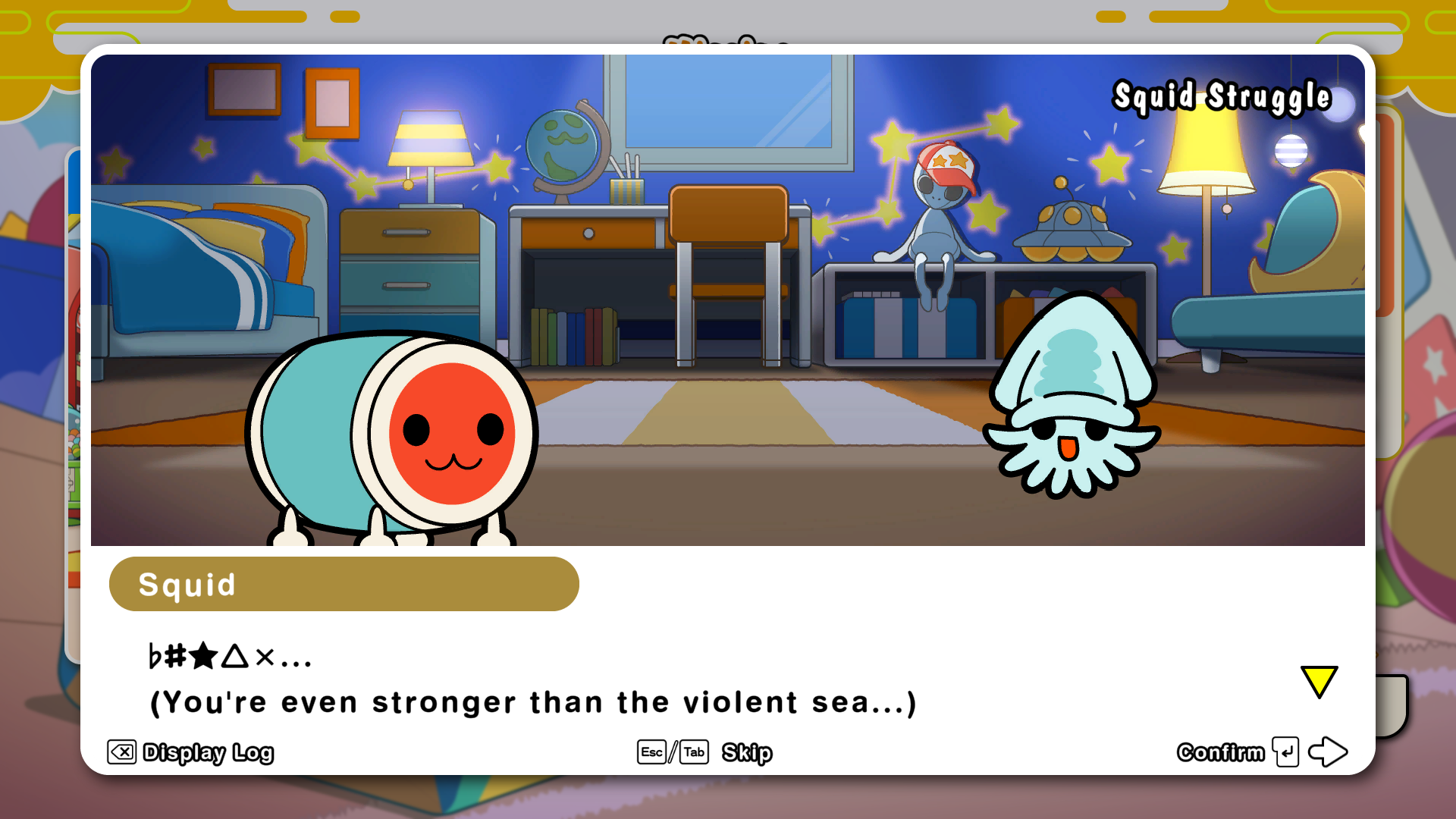The height and width of the screenshot is (819, 1456).
Task: Confirm to advance the dialogue
Action: (1260, 752)
